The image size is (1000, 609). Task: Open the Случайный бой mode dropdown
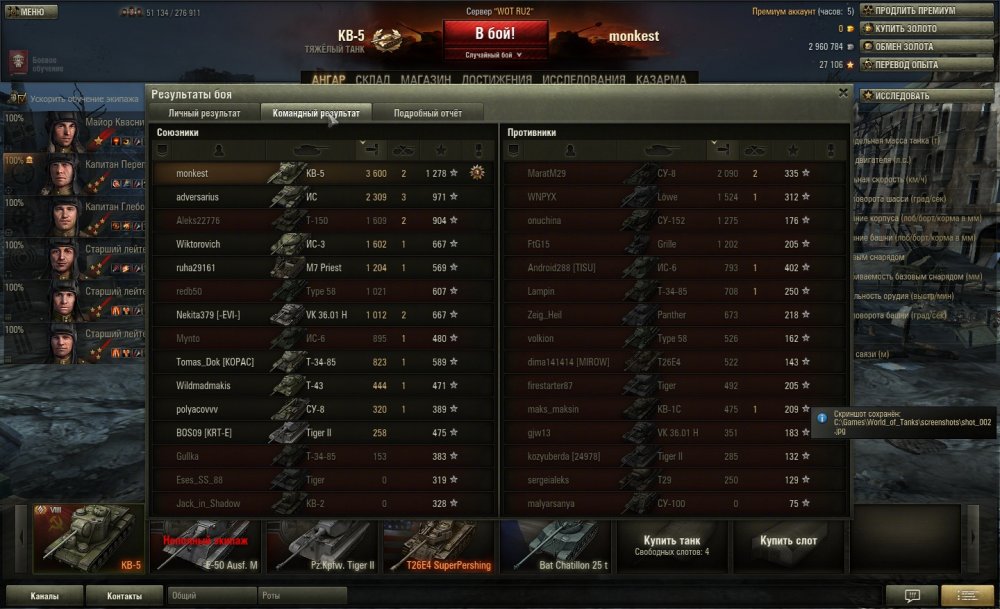pos(495,55)
